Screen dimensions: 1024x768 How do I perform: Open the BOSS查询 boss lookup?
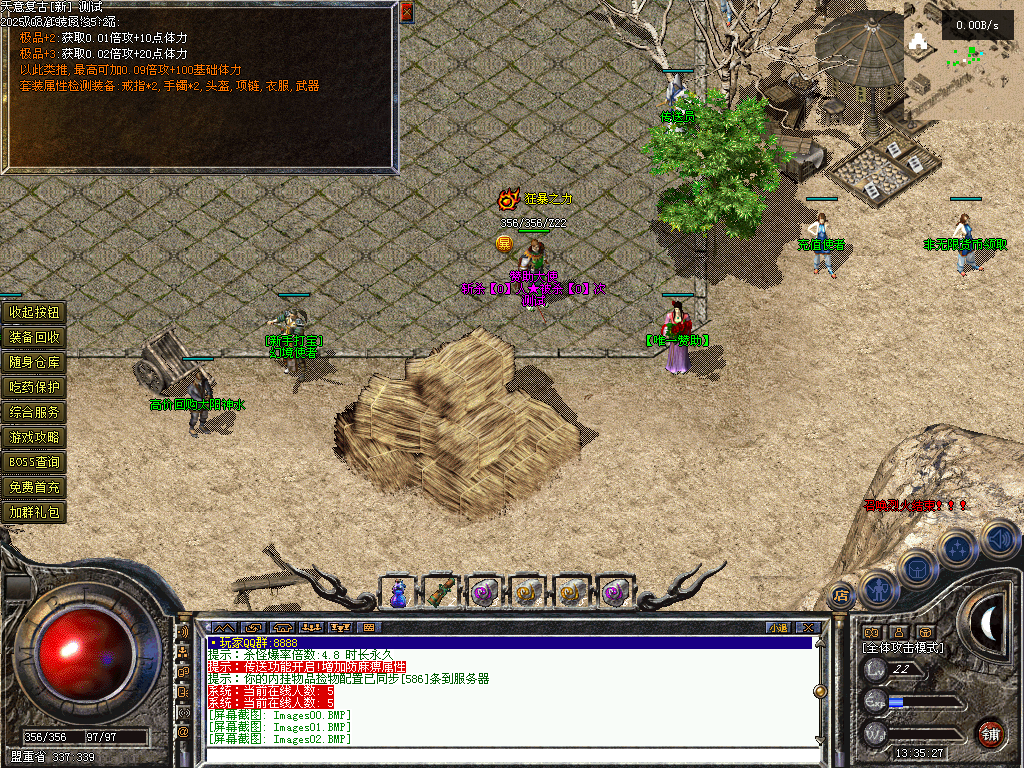tap(35, 462)
